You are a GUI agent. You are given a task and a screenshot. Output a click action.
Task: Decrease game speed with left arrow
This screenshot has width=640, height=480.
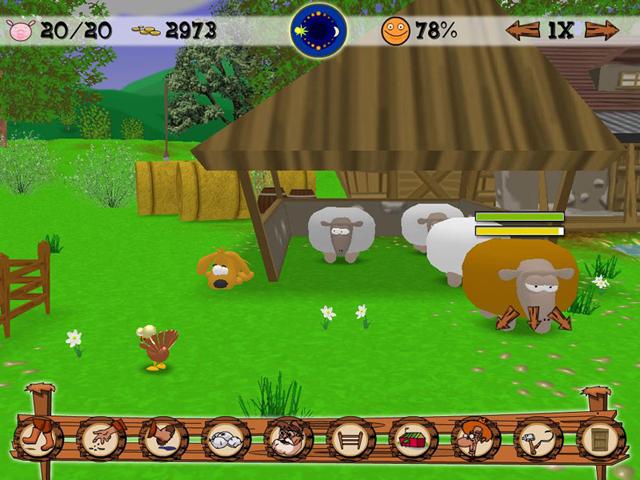pos(522,30)
